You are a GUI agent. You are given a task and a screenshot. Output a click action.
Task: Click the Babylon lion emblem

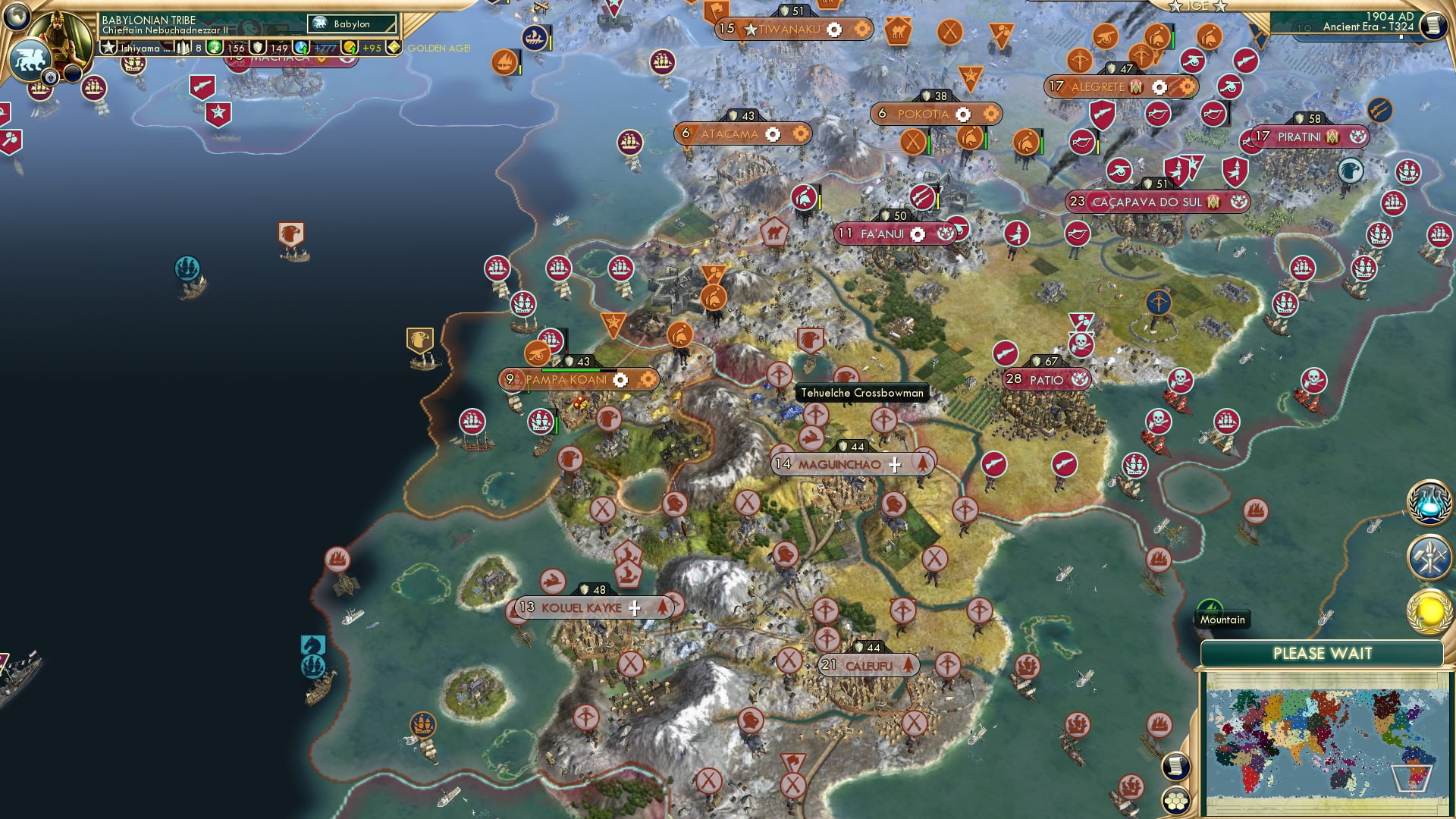tap(32, 55)
